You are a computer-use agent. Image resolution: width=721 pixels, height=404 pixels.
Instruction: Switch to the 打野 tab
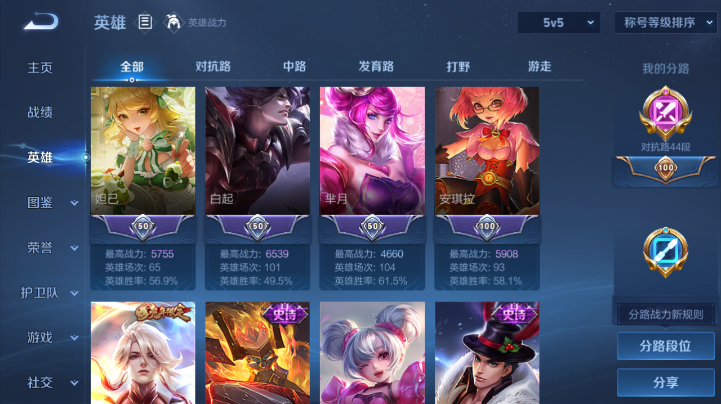click(458, 67)
